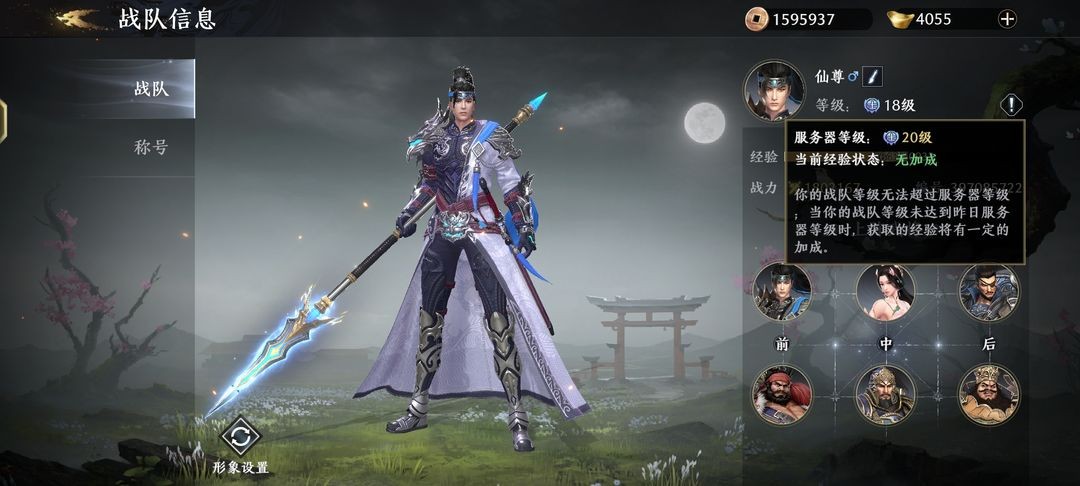Choose the female hero in the formation
Image resolution: width=1080 pixels, height=486 pixels.
click(885, 292)
